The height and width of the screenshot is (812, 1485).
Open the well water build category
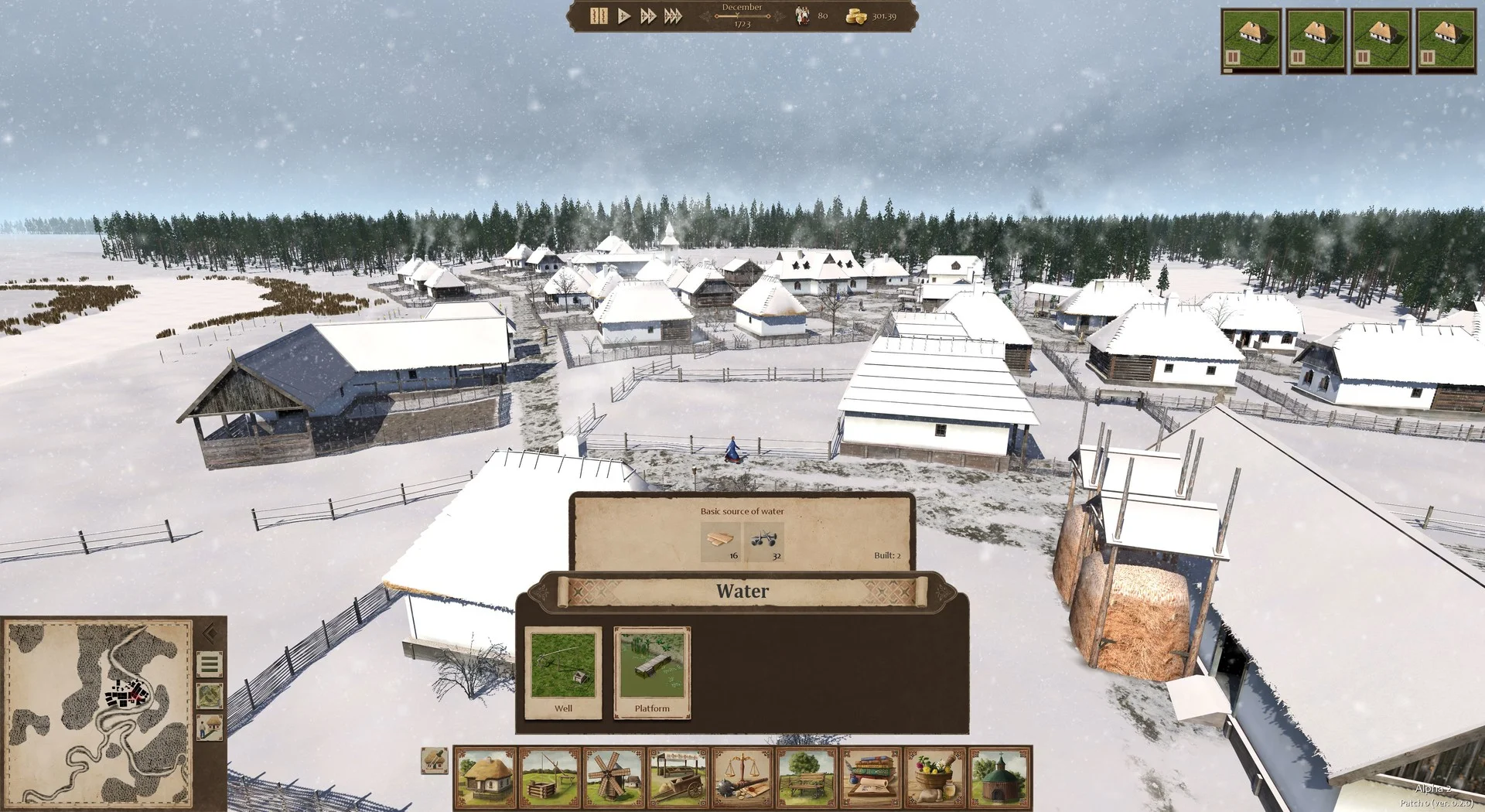point(549,777)
